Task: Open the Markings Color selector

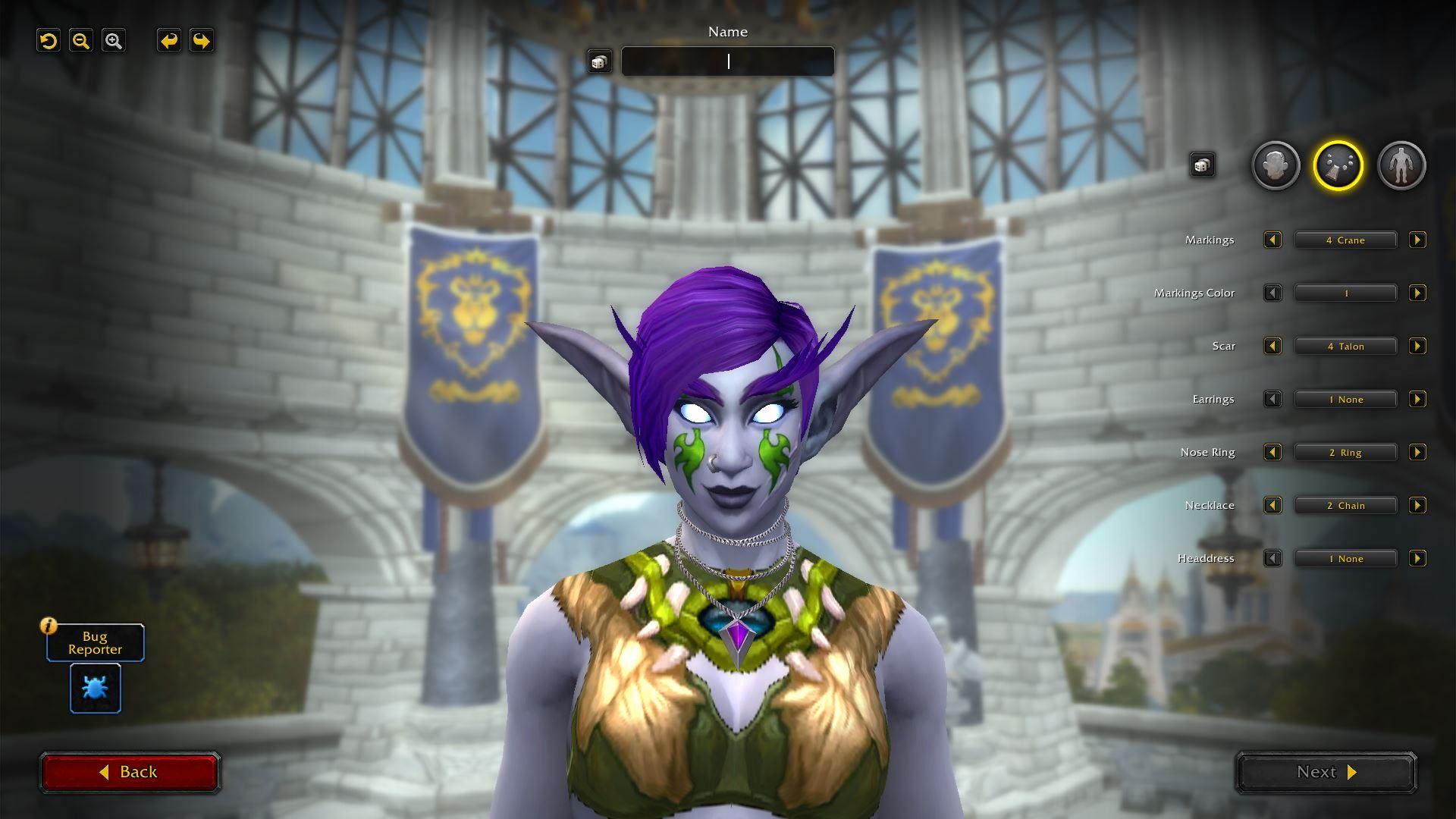Action: 1345,293
